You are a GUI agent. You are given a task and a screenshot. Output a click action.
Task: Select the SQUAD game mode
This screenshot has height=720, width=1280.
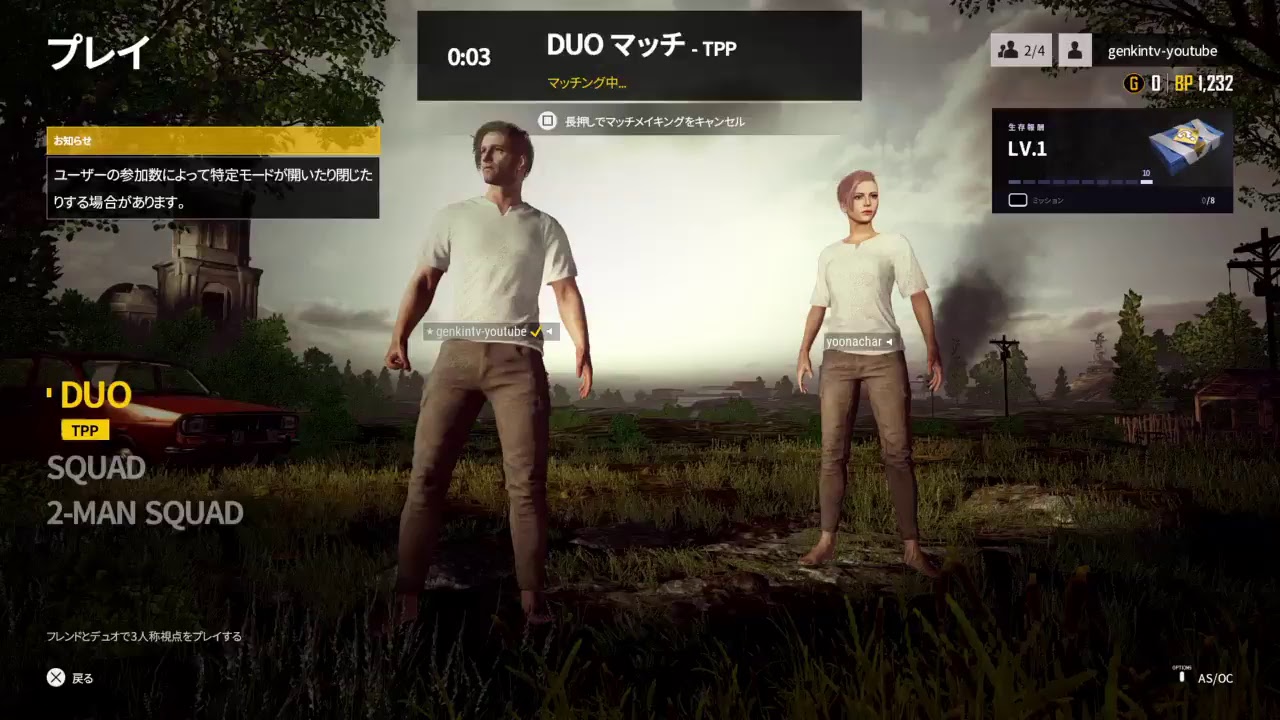pos(97,468)
